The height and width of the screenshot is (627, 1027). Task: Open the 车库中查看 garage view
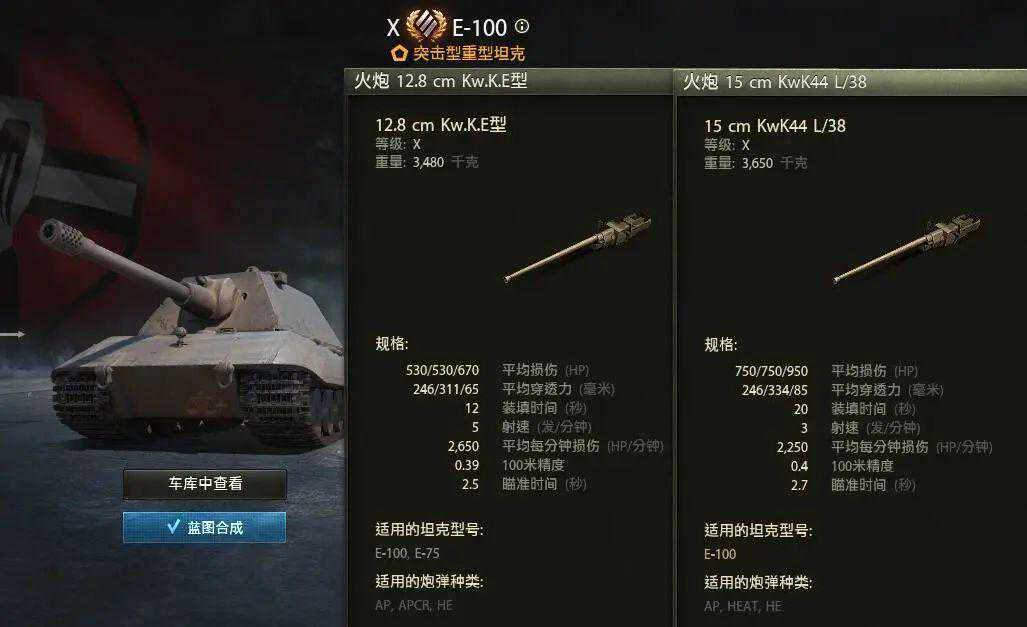click(205, 484)
